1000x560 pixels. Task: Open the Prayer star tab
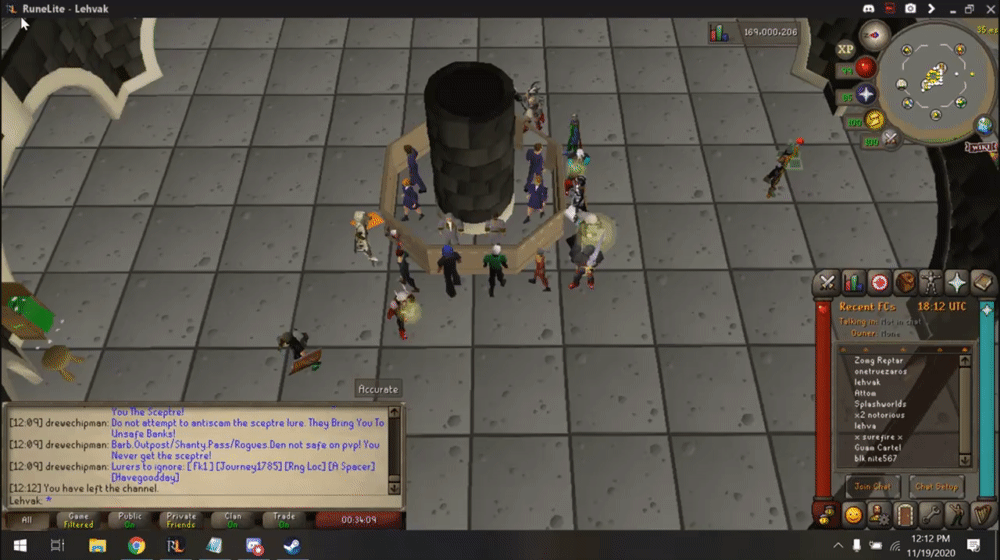[957, 282]
